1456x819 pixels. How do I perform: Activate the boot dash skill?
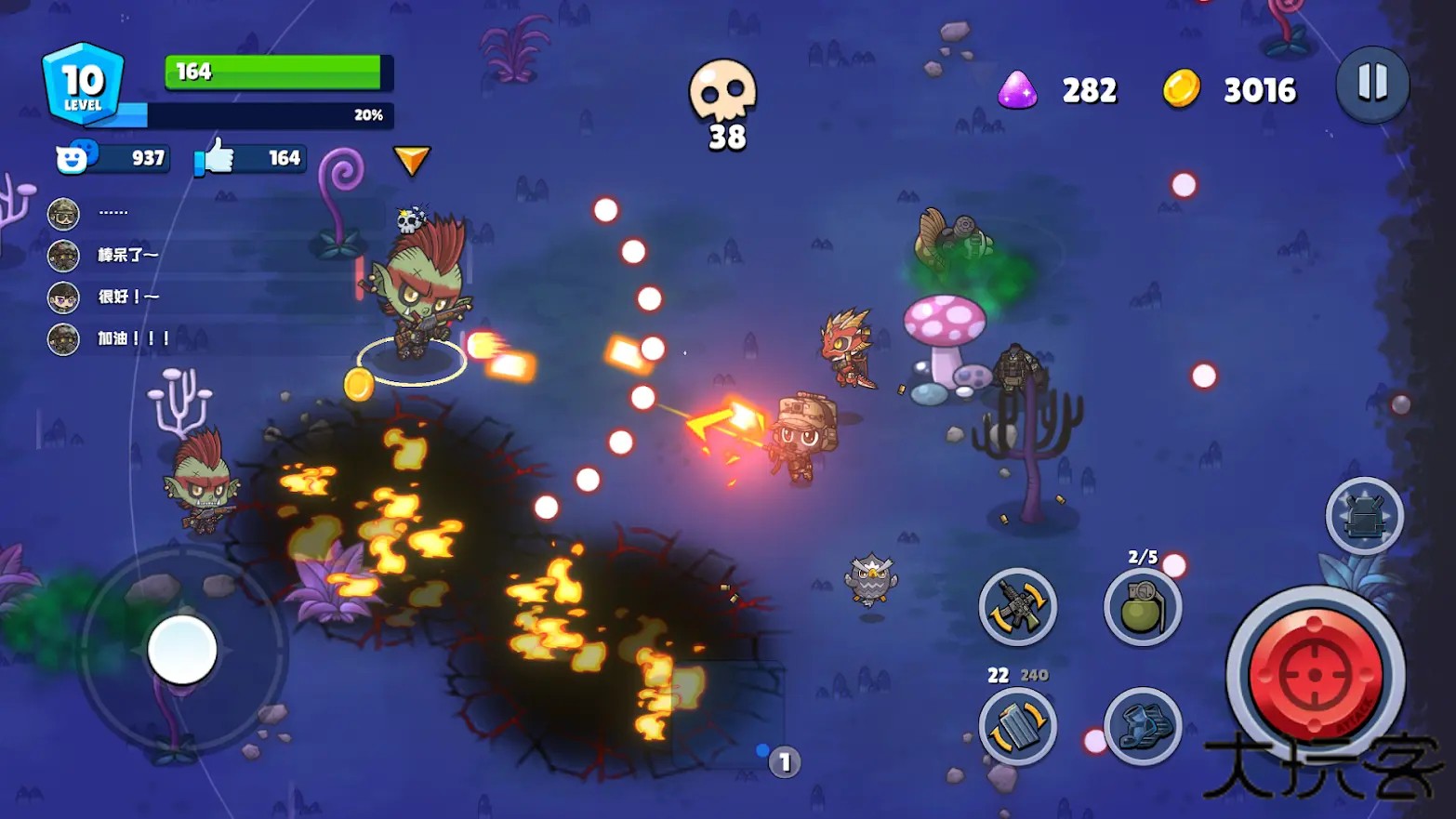[1143, 727]
